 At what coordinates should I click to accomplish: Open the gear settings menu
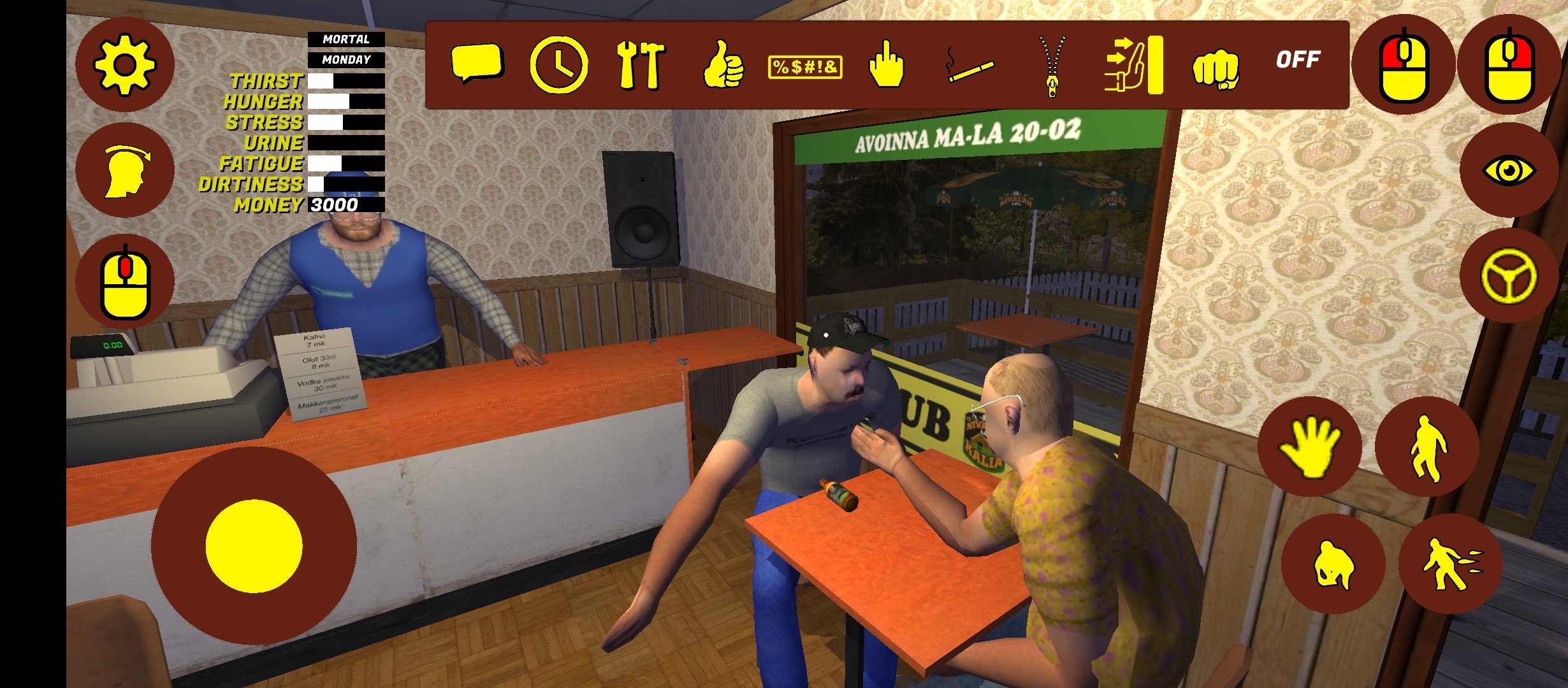pos(124,65)
